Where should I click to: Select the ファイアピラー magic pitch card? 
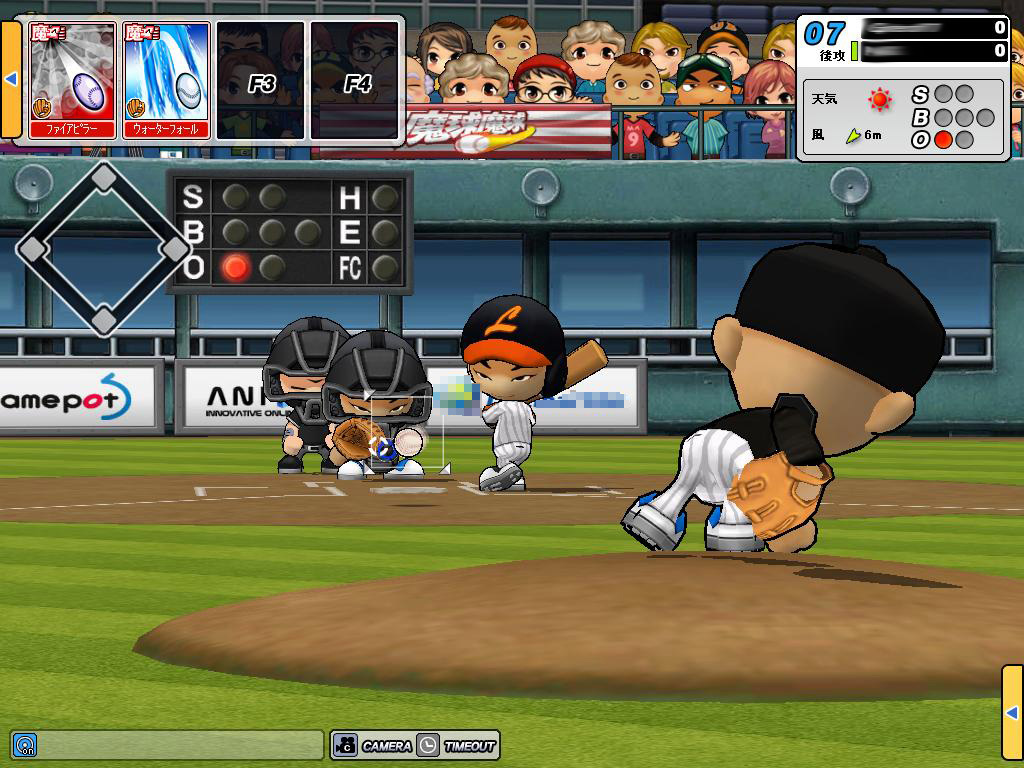pyautogui.click(x=73, y=80)
